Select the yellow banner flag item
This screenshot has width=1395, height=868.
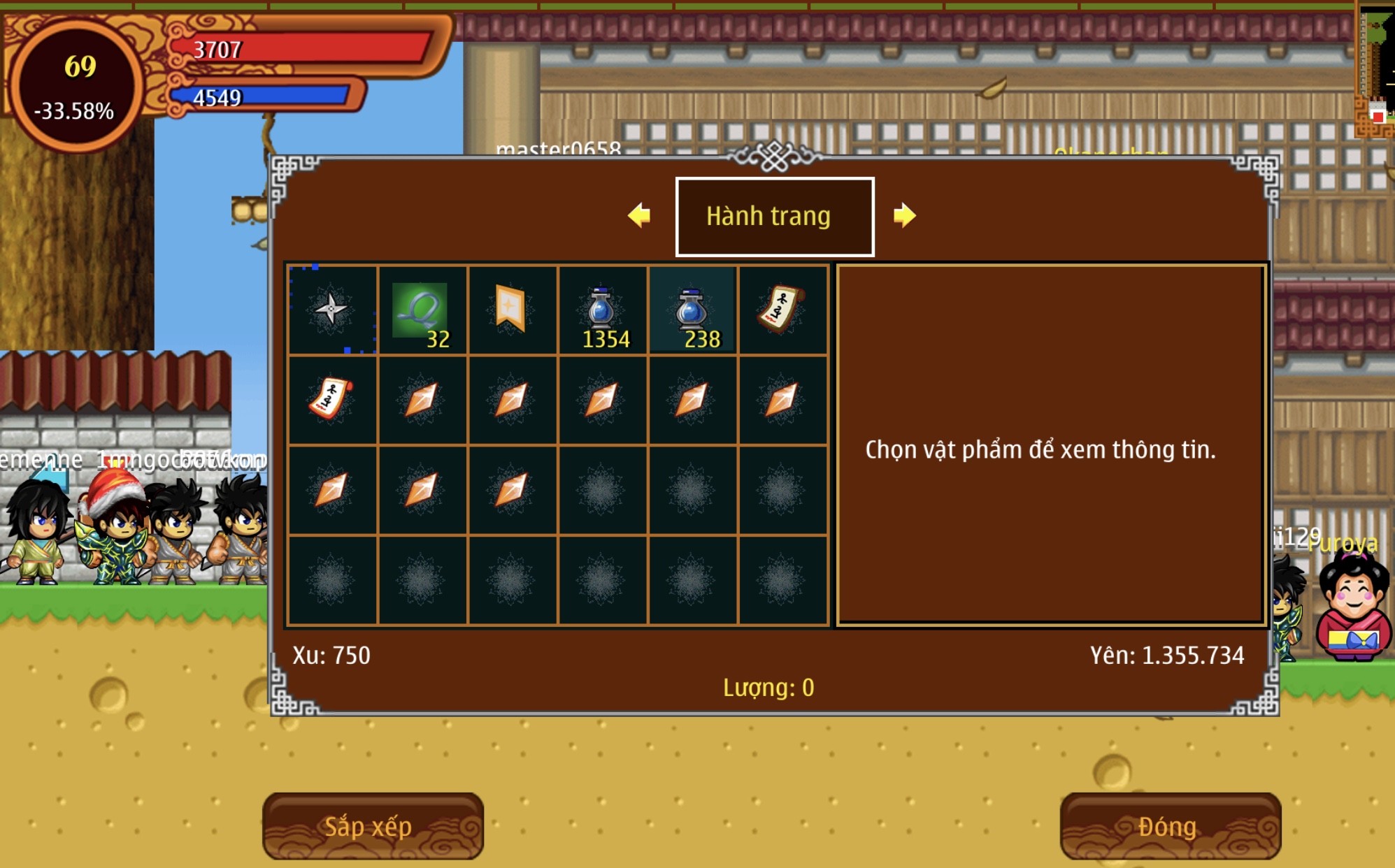coord(511,309)
